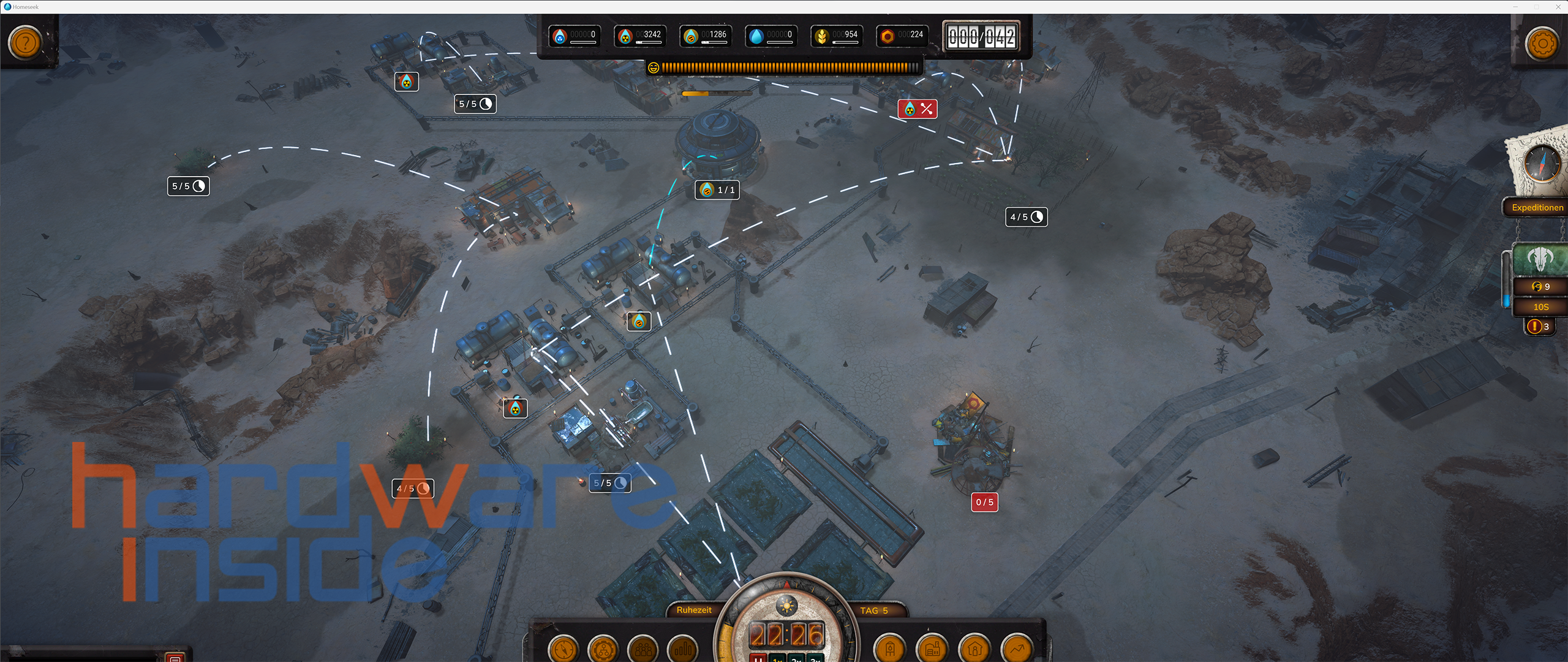Image resolution: width=1568 pixels, height=662 pixels.
Task: Show the bar chart statistics panel
Action: click(x=682, y=649)
